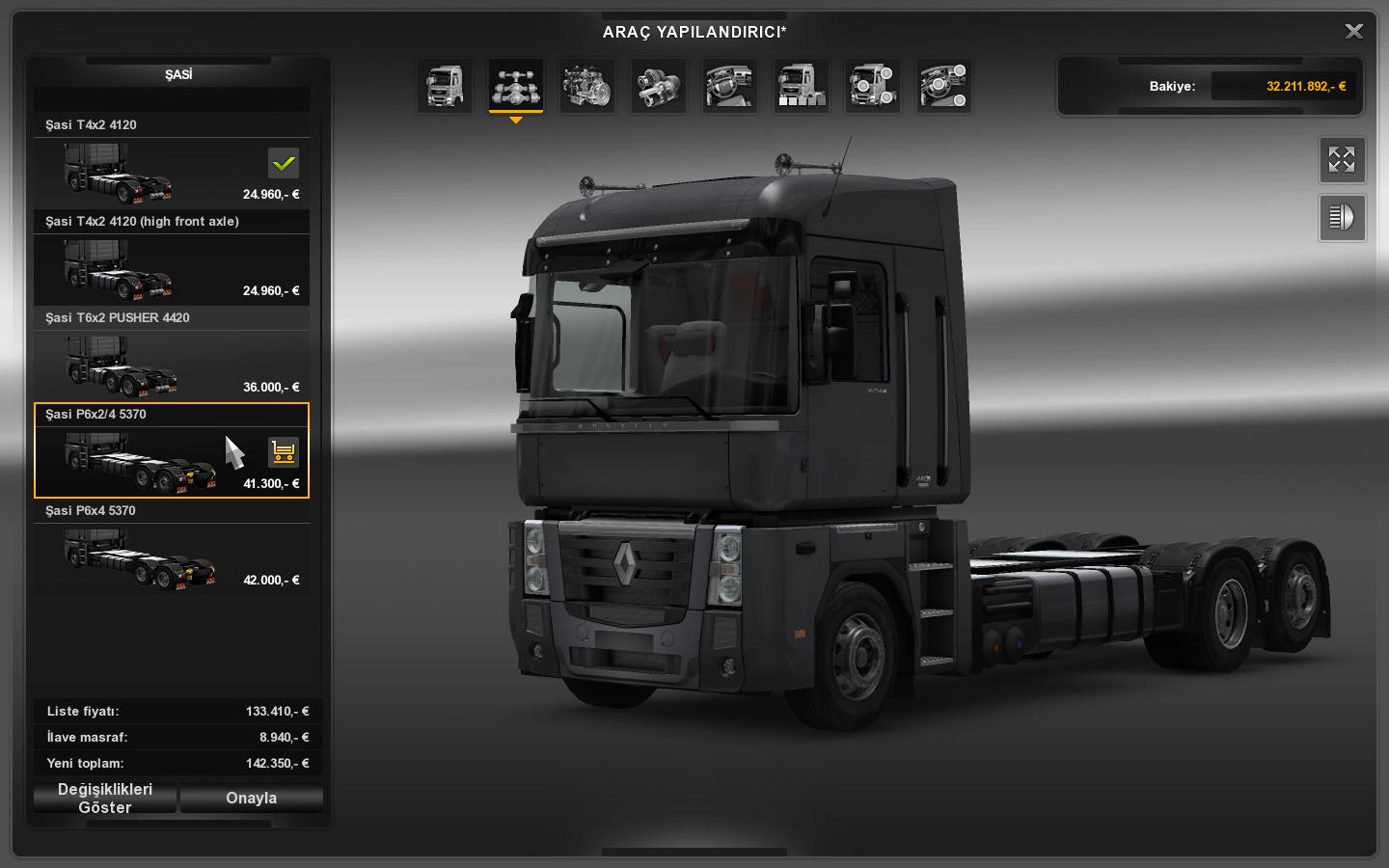Open the interior accessories tab

point(944,86)
